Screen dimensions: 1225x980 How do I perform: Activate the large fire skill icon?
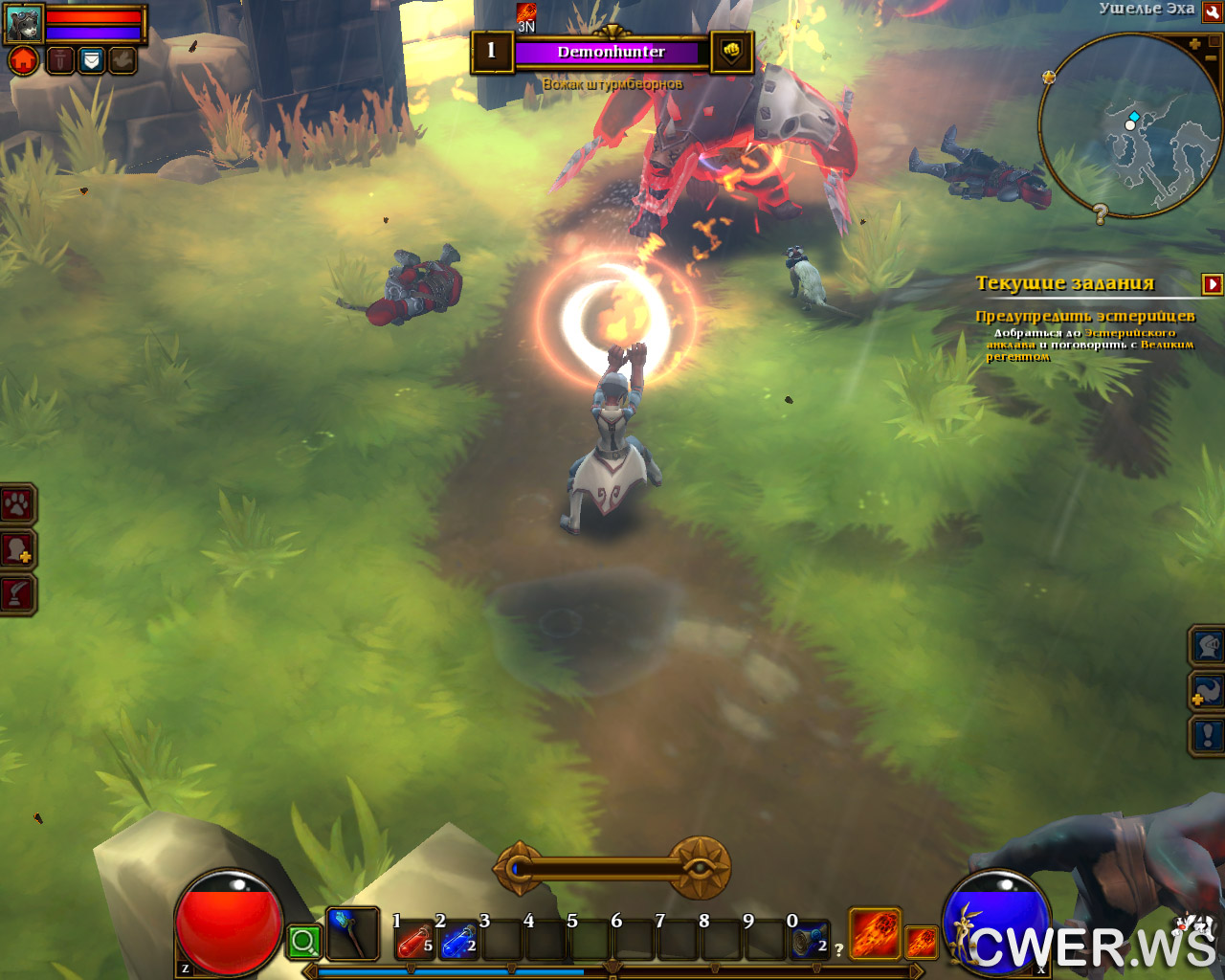[x=874, y=934]
